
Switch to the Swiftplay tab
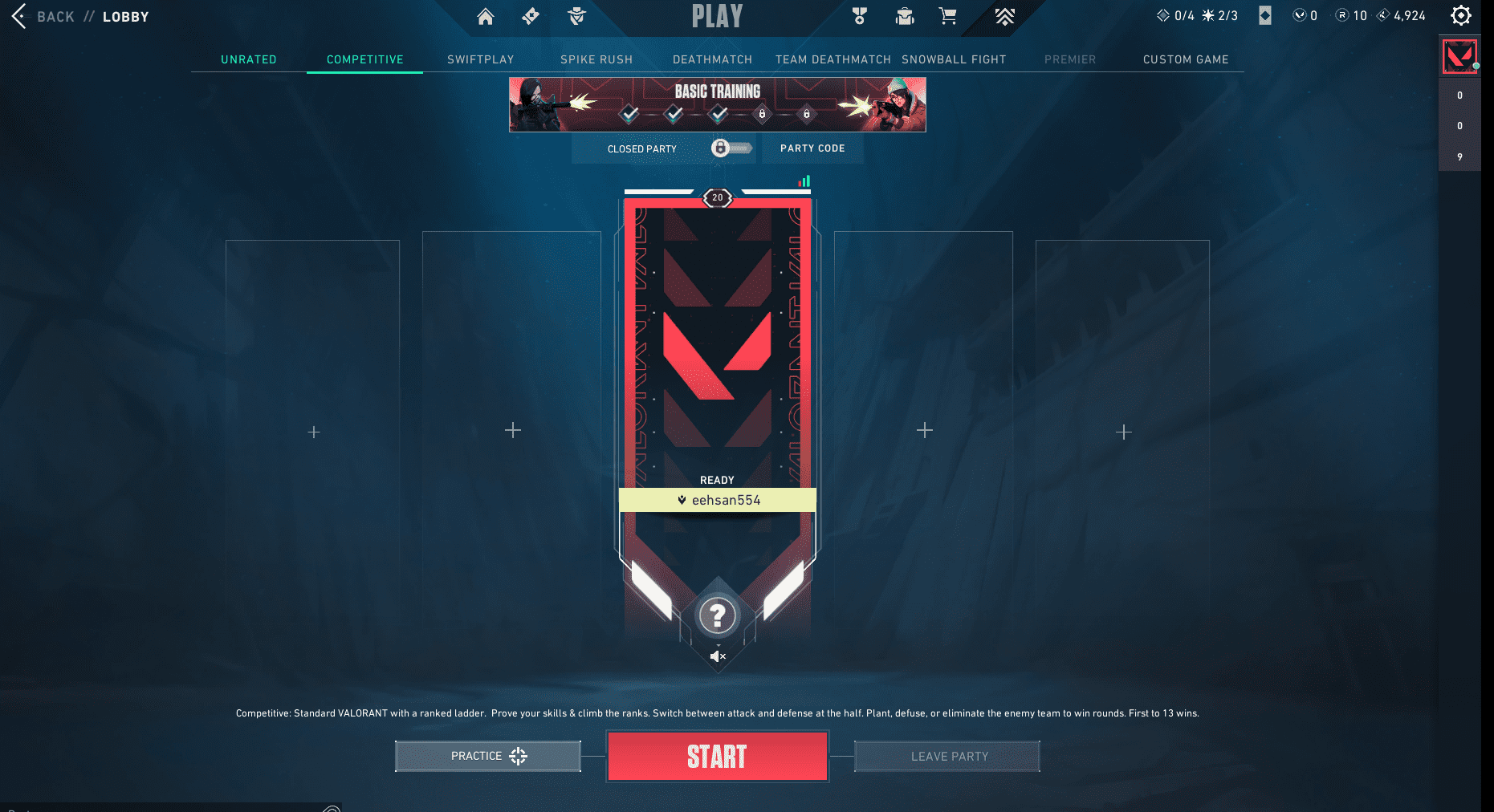[480, 59]
